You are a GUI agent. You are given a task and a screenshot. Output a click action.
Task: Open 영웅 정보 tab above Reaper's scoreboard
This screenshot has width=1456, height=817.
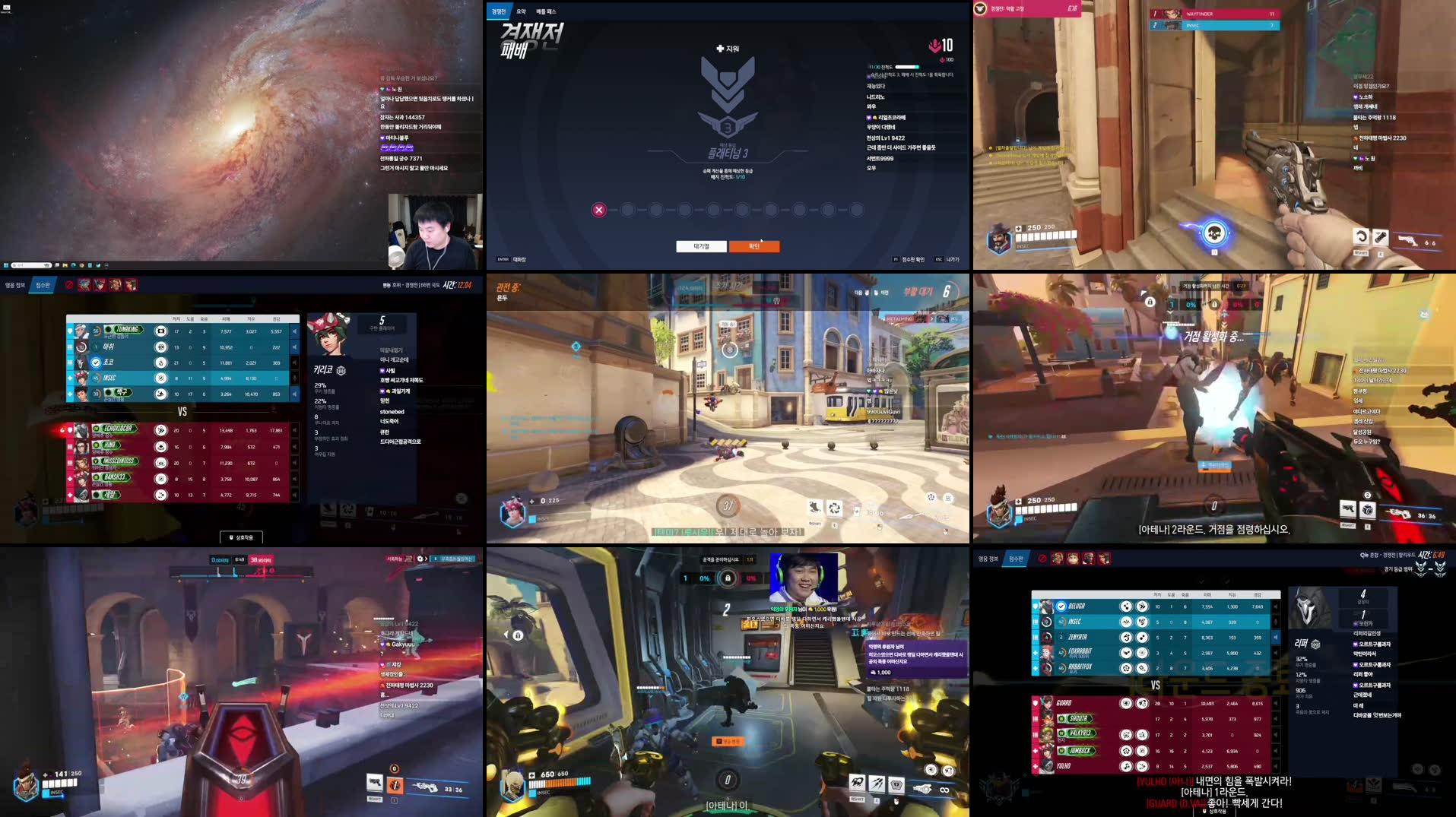(988, 559)
